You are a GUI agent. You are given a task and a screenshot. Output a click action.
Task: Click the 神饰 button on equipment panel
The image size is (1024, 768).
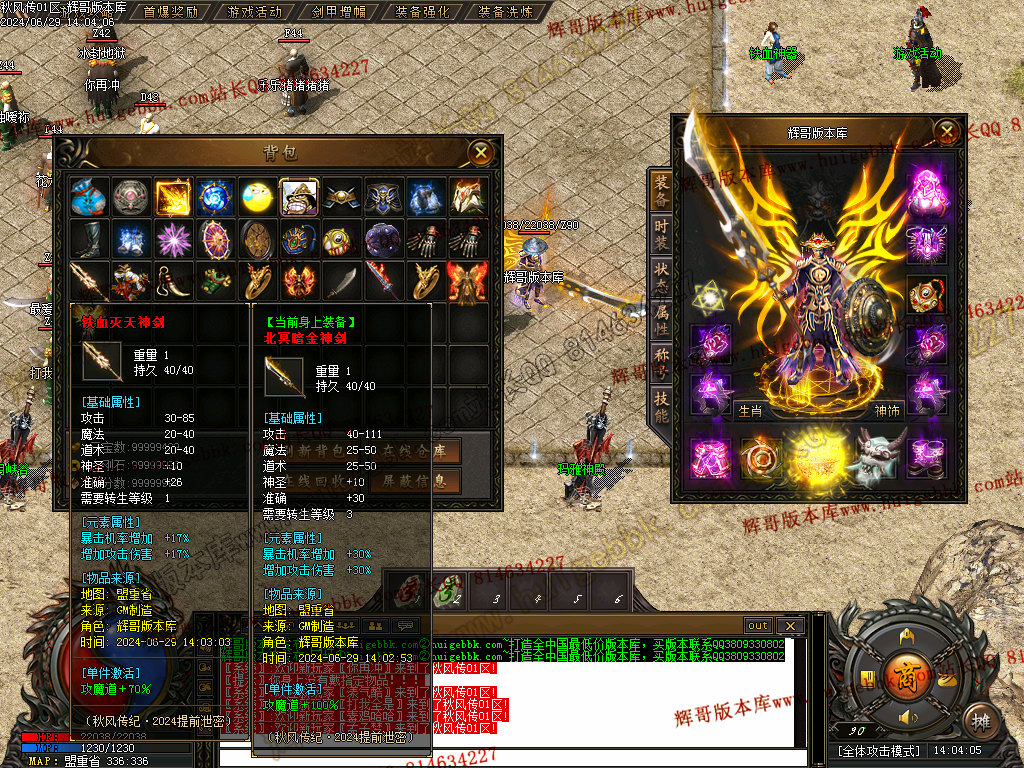pyautogui.click(x=886, y=410)
